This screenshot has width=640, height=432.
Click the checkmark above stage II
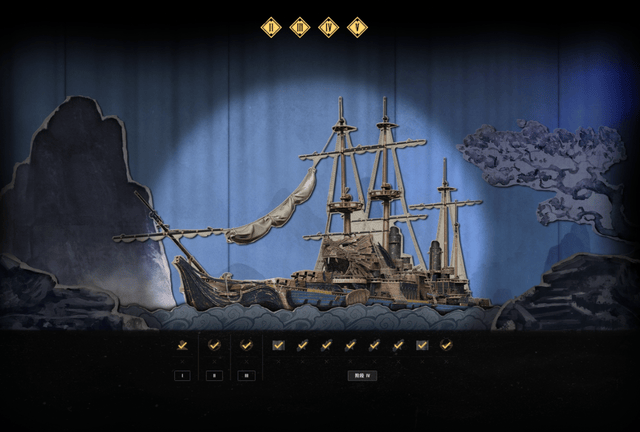point(214,345)
